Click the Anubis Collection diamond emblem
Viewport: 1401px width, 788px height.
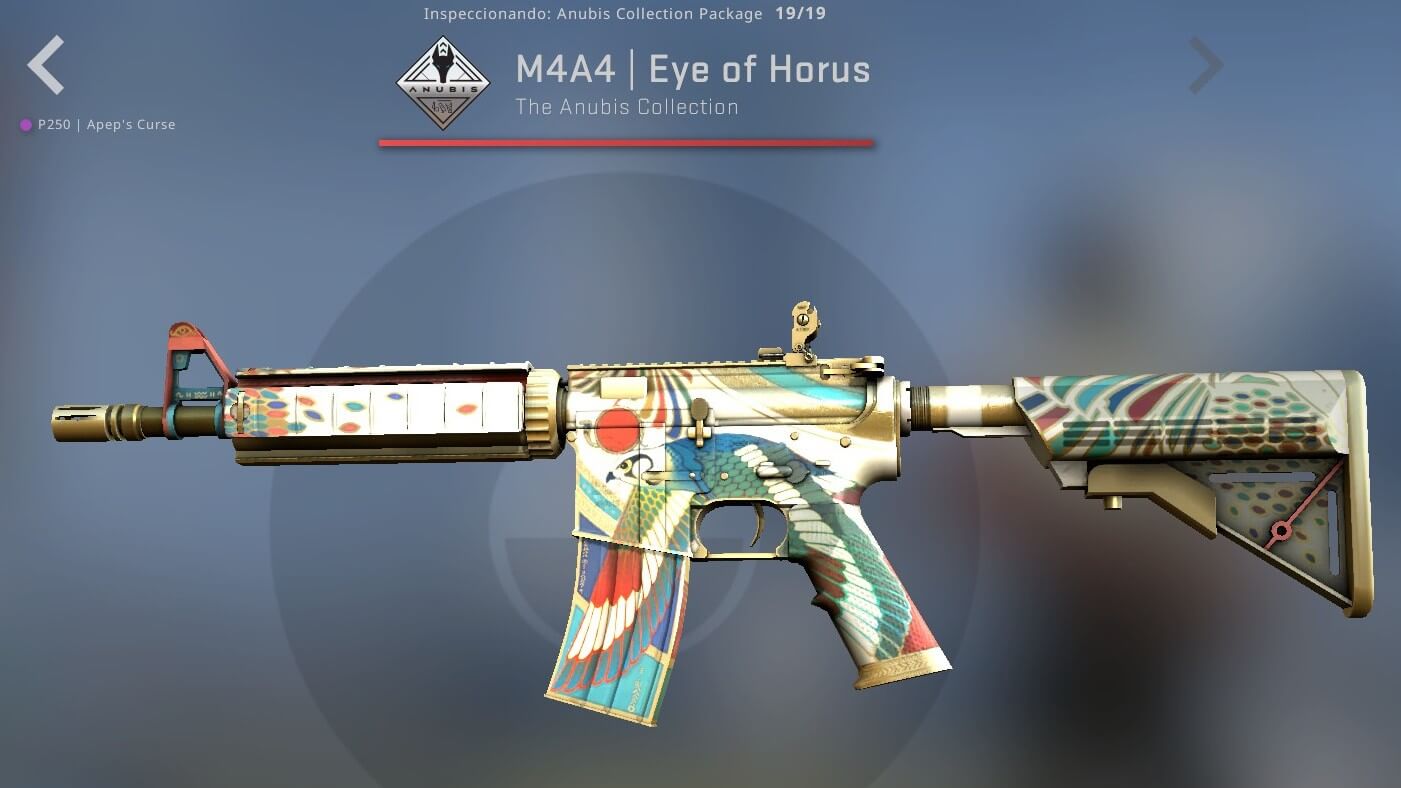coord(443,83)
